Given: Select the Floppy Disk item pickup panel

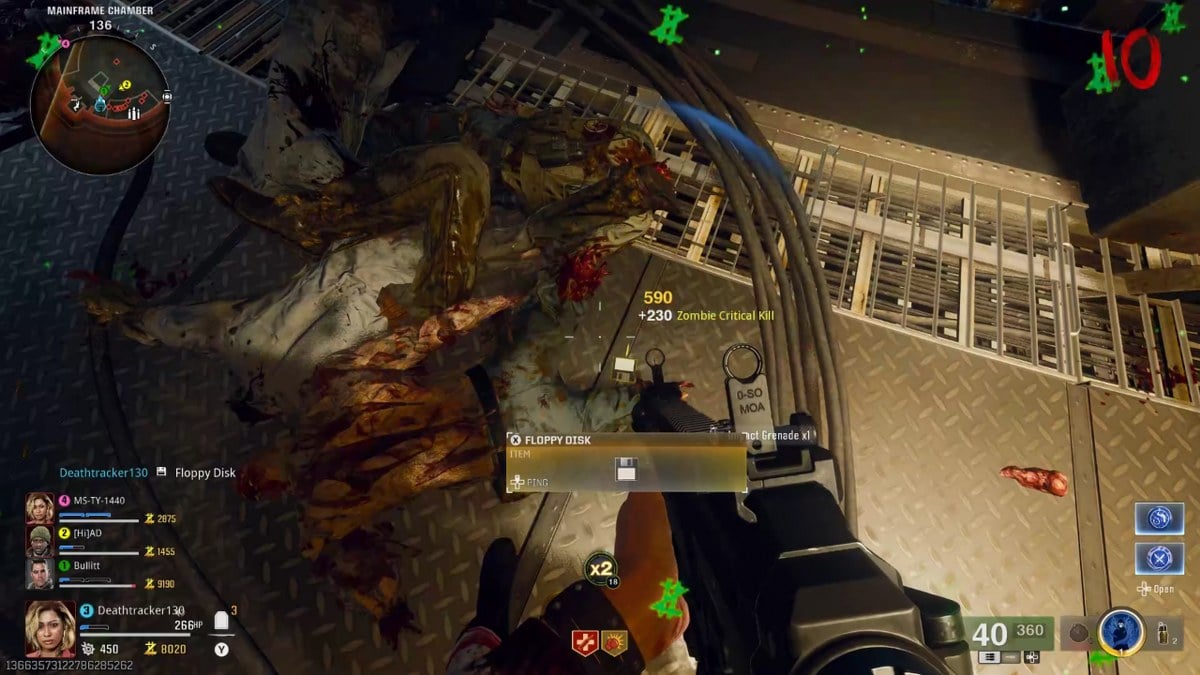Looking at the screenshot, I should click(x=626, y=462).
